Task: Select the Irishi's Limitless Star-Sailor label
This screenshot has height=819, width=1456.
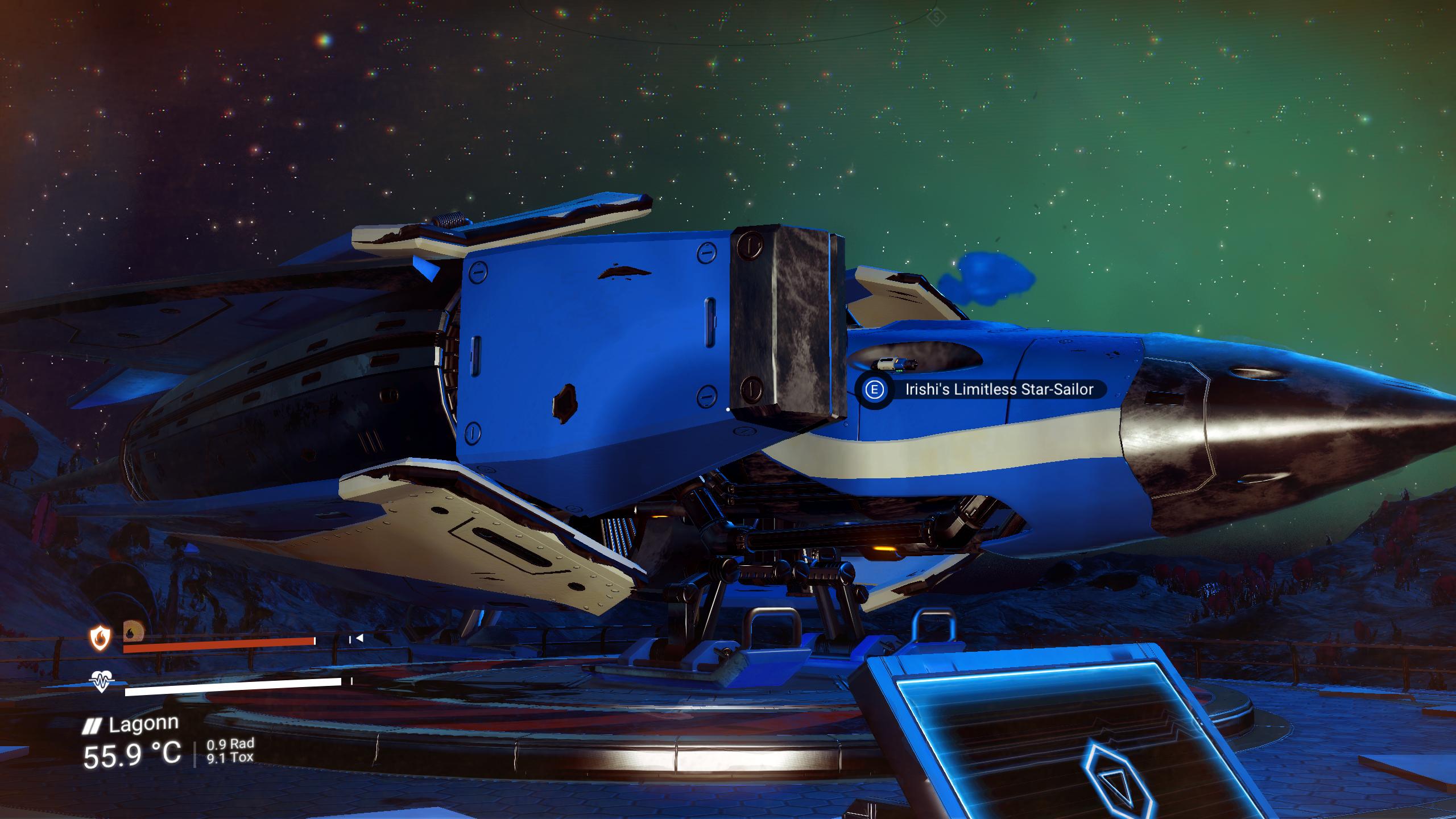Action: click(x=999, y=390)
